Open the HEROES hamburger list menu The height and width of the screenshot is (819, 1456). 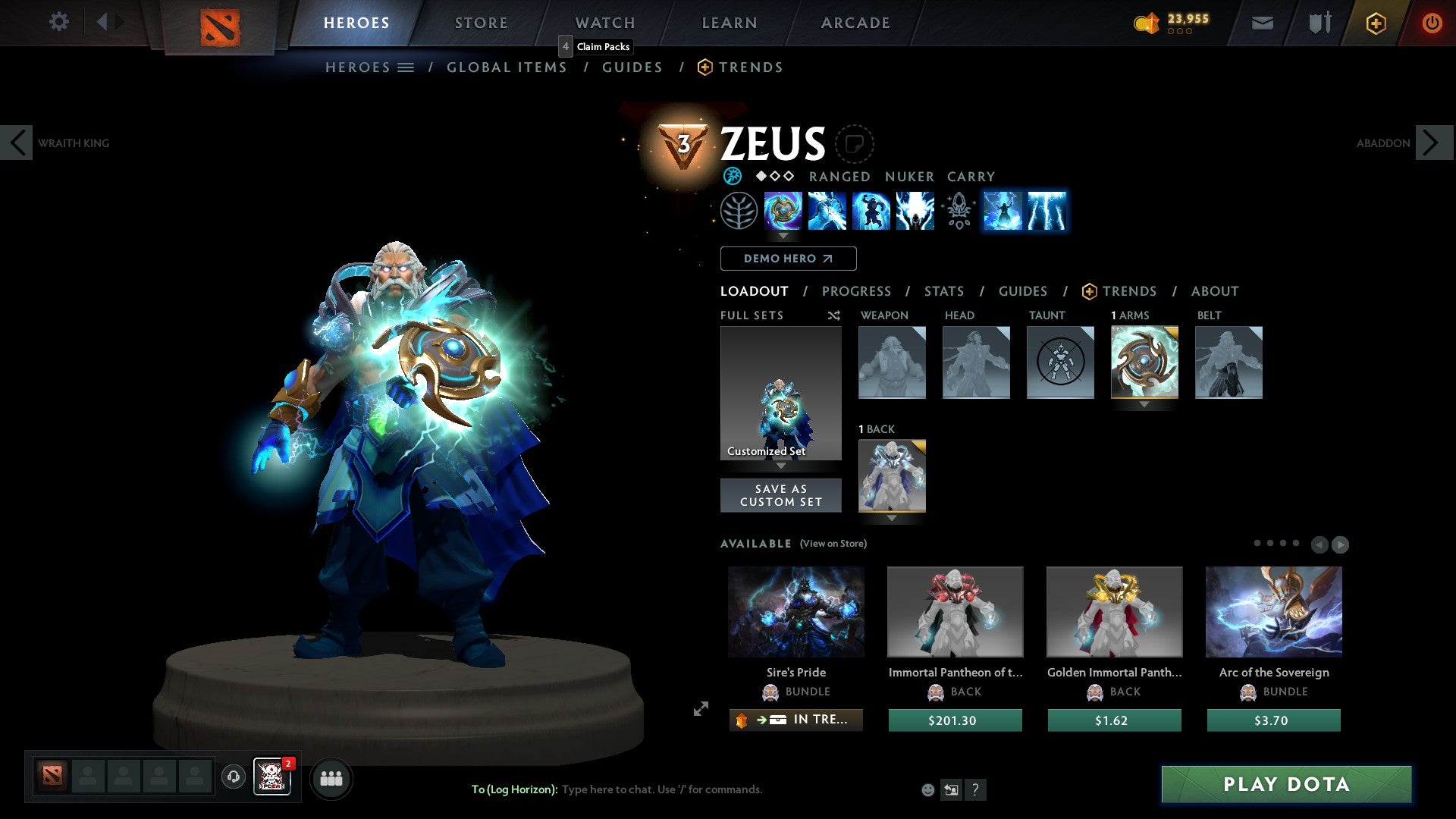[x=406, y=67]
